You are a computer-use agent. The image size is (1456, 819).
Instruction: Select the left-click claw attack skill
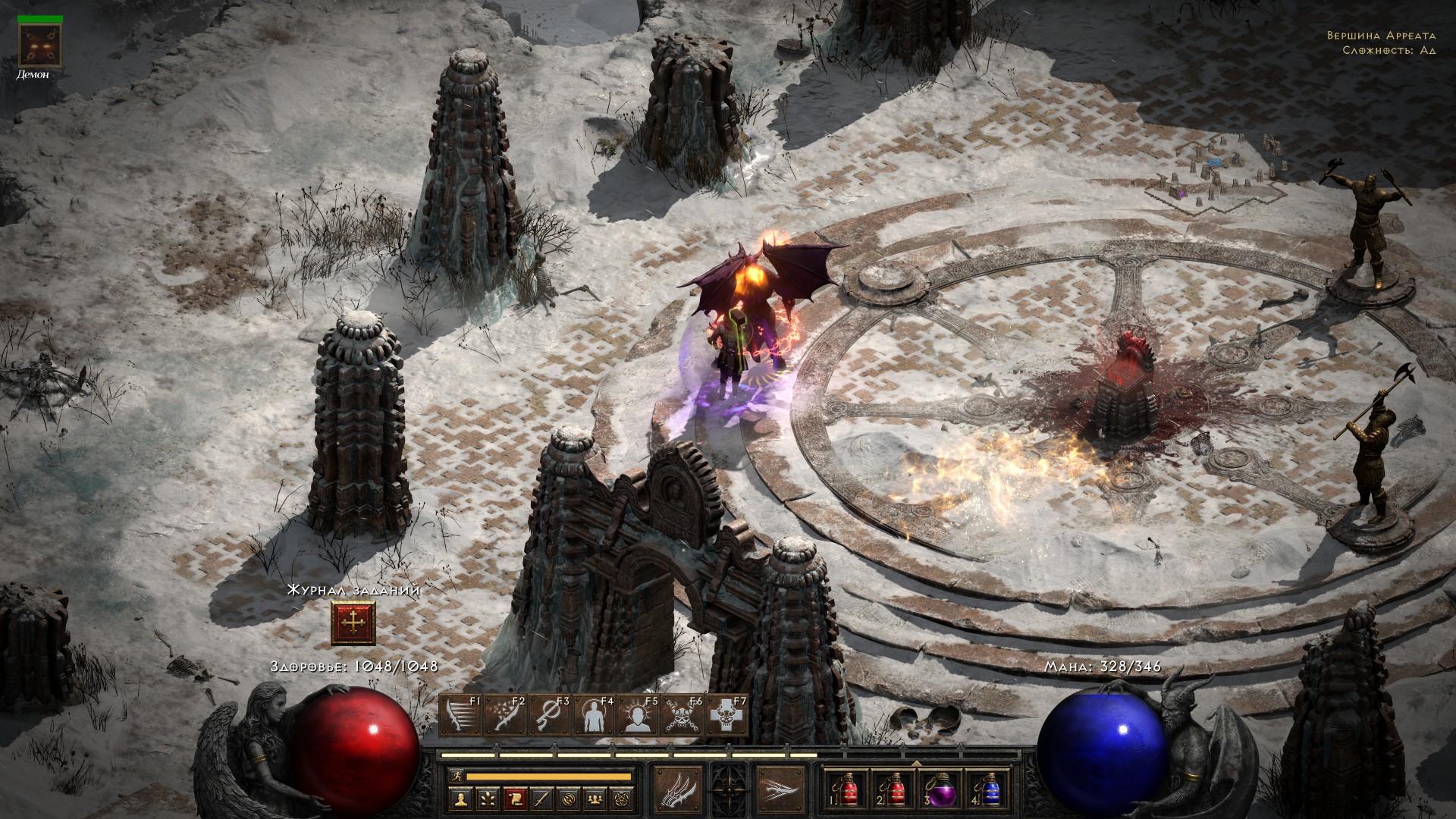point(678,789)
